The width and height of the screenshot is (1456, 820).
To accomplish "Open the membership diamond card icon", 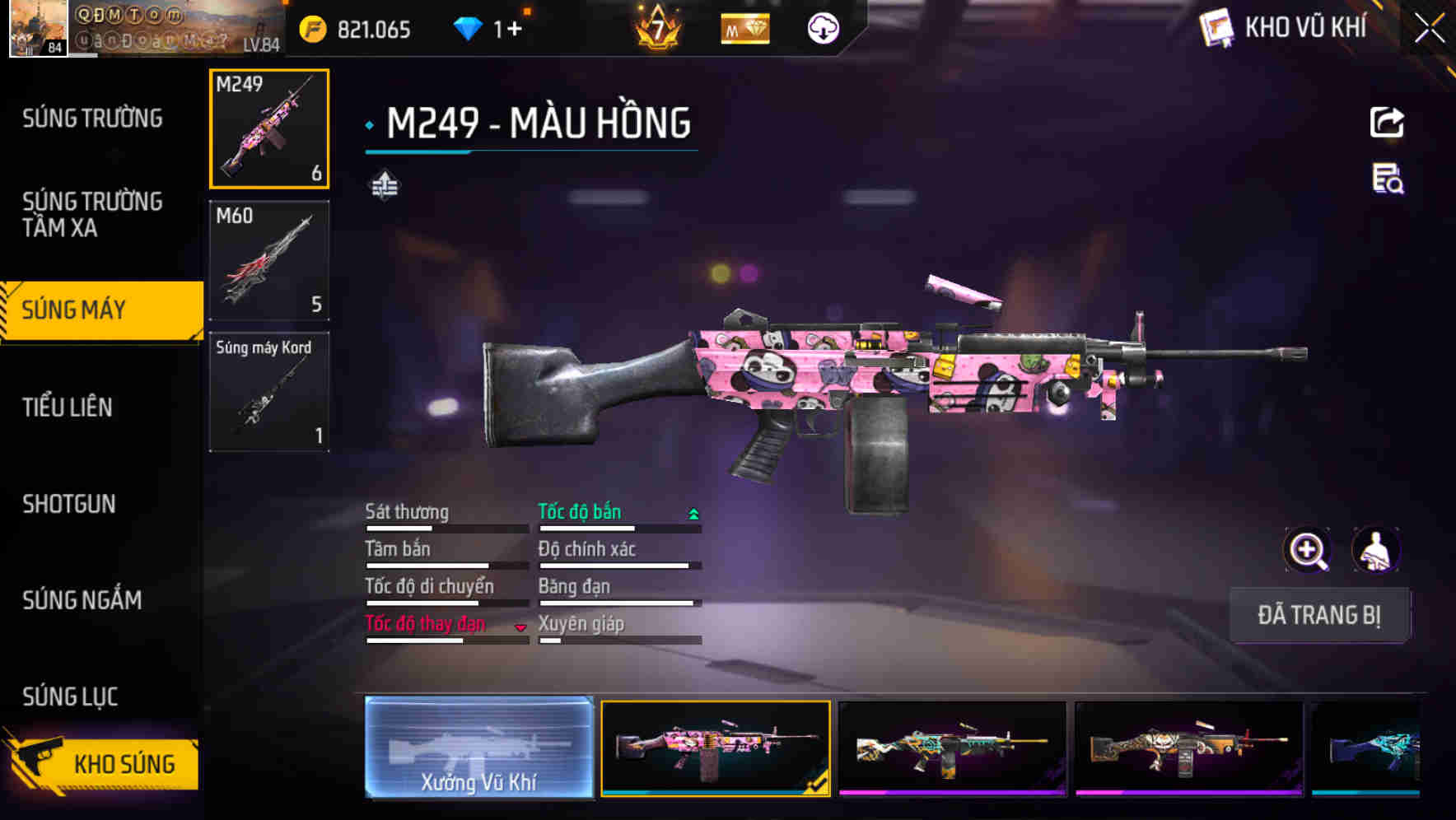I will click(x=744, y=27).
